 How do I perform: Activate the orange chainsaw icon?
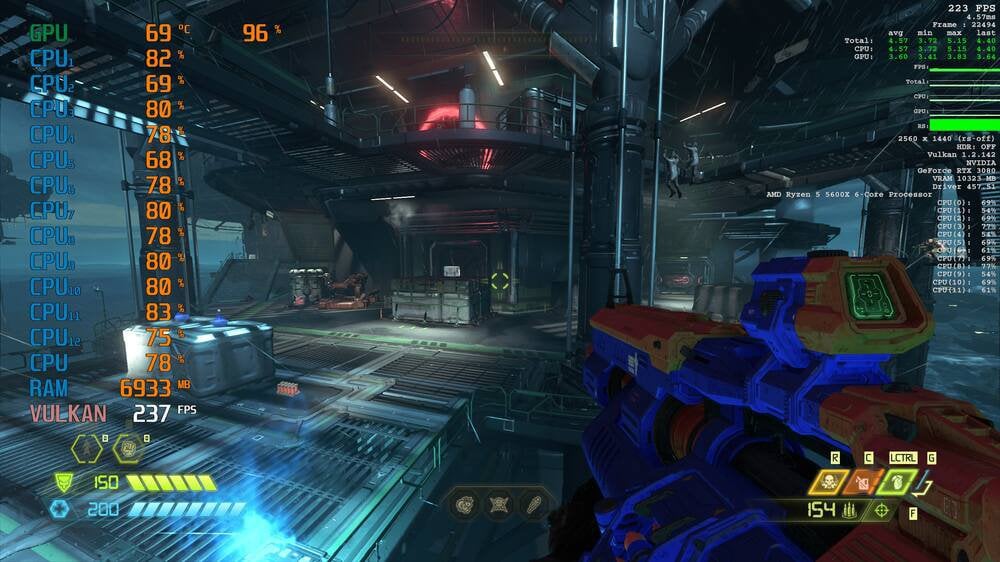coord(862,483)
